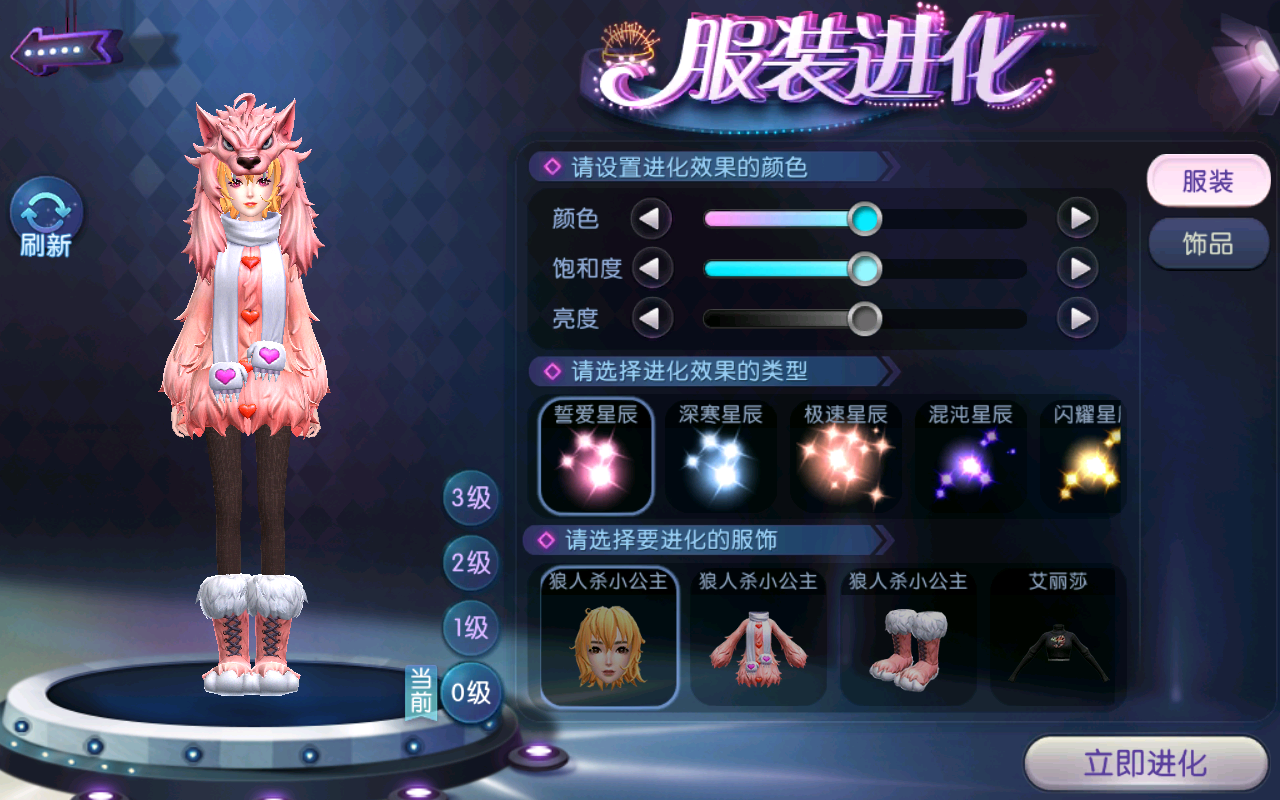Increase 颜色 with the right arrow
The image size is (1280, 800).
click(1078, 218)
